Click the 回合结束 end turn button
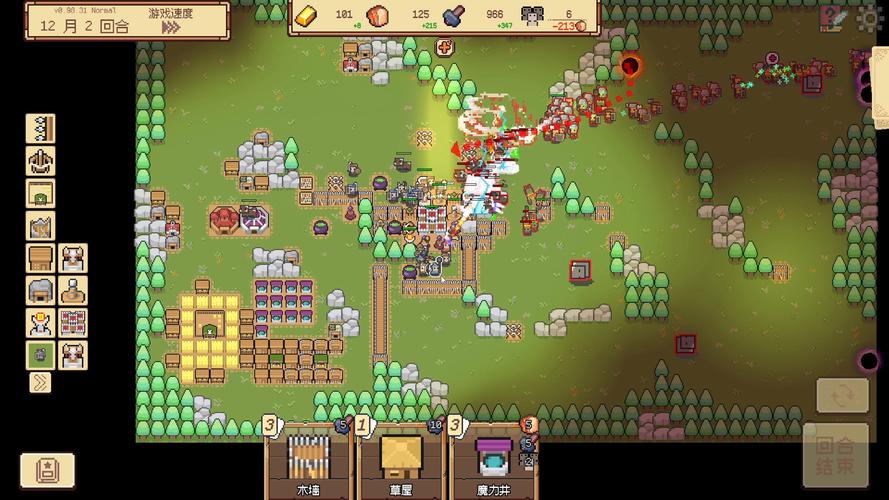Screen dimensions: 889x500 point(834,457)
